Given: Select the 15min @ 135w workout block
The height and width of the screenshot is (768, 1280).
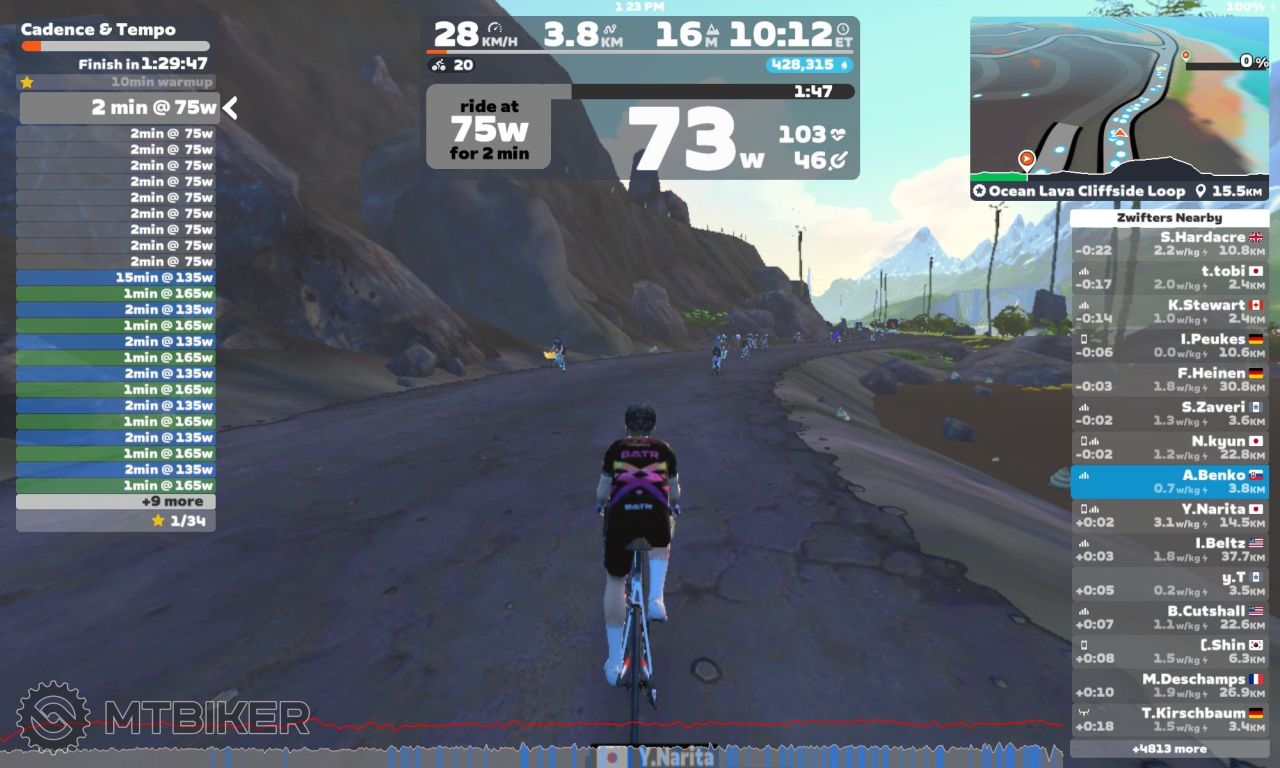Looking at the screenshot, I should [116, 278].
